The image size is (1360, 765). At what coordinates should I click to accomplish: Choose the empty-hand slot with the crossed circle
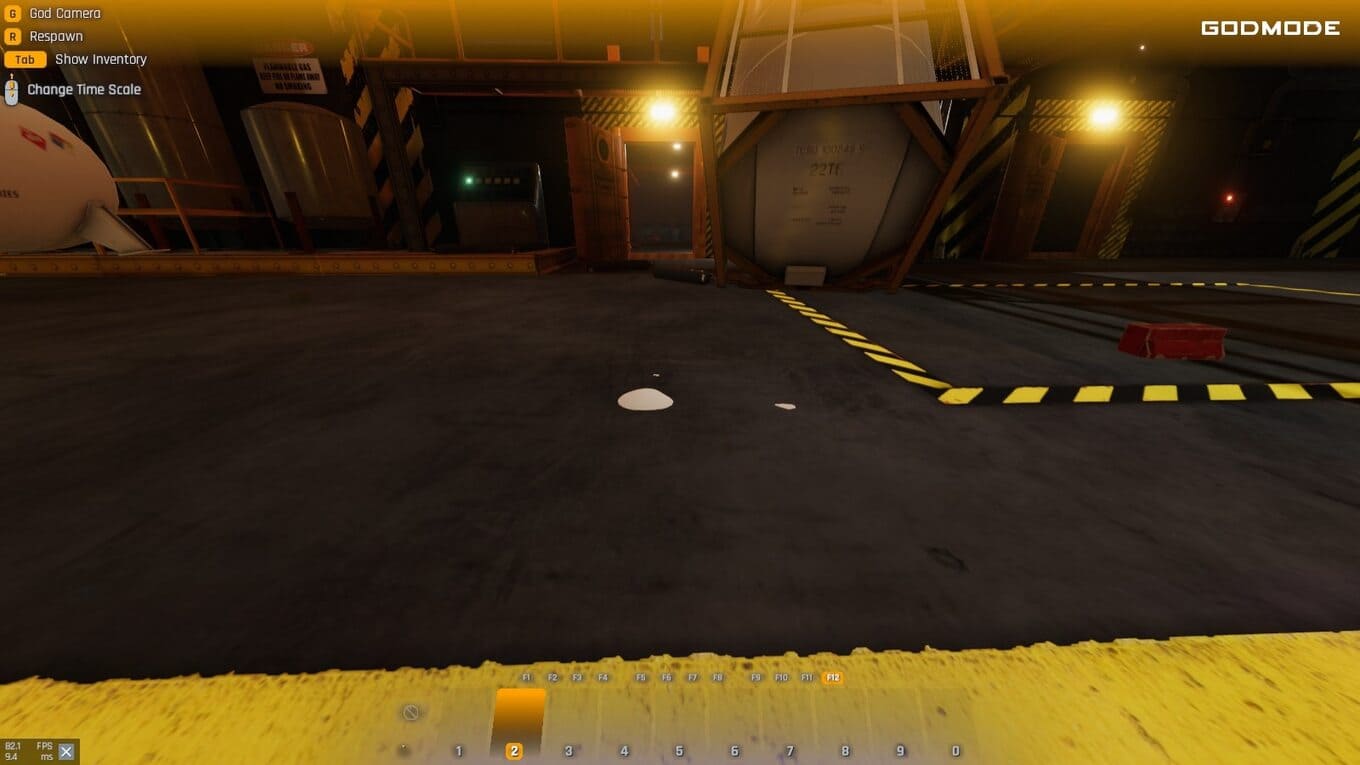[410, 713]
